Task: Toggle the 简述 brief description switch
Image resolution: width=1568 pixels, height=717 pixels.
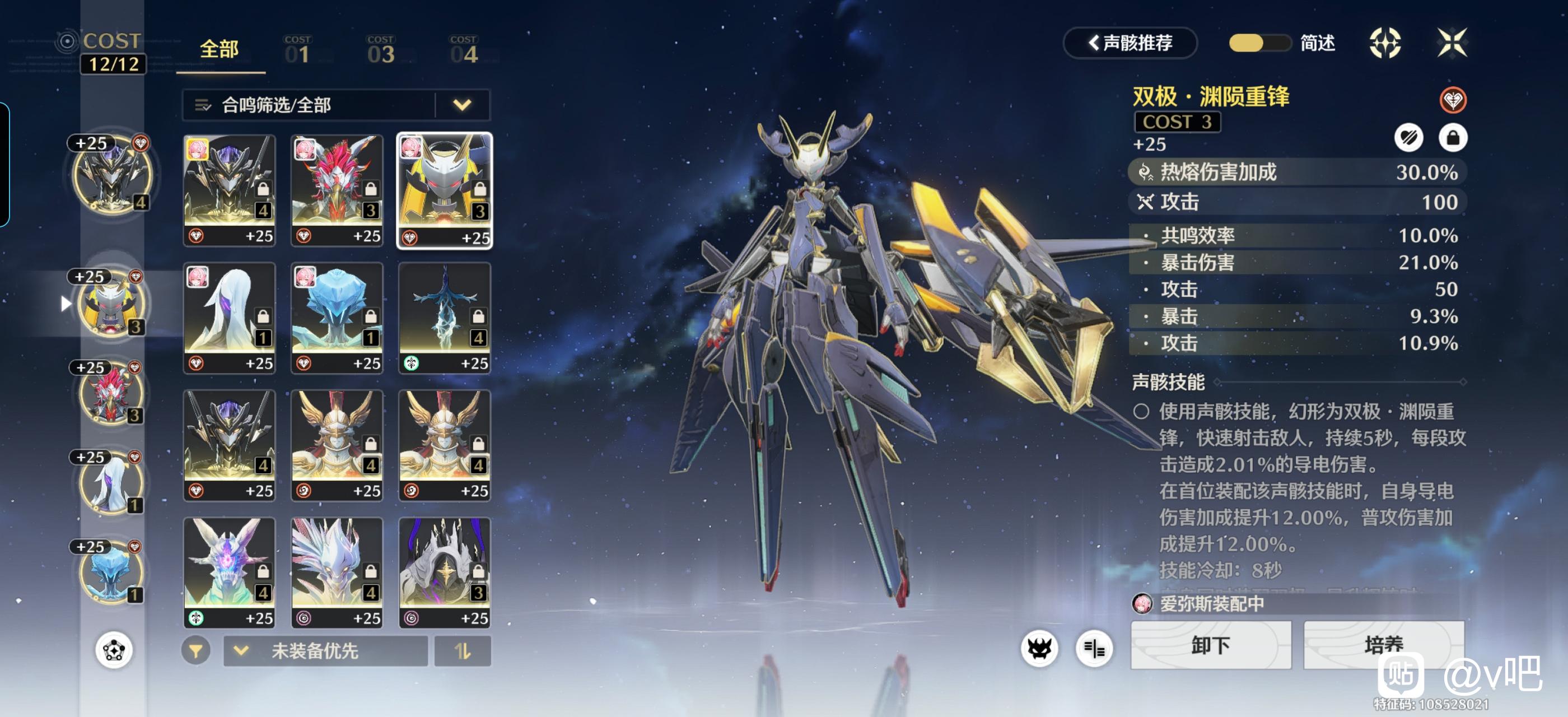Action: click(x=1259, y=43)
